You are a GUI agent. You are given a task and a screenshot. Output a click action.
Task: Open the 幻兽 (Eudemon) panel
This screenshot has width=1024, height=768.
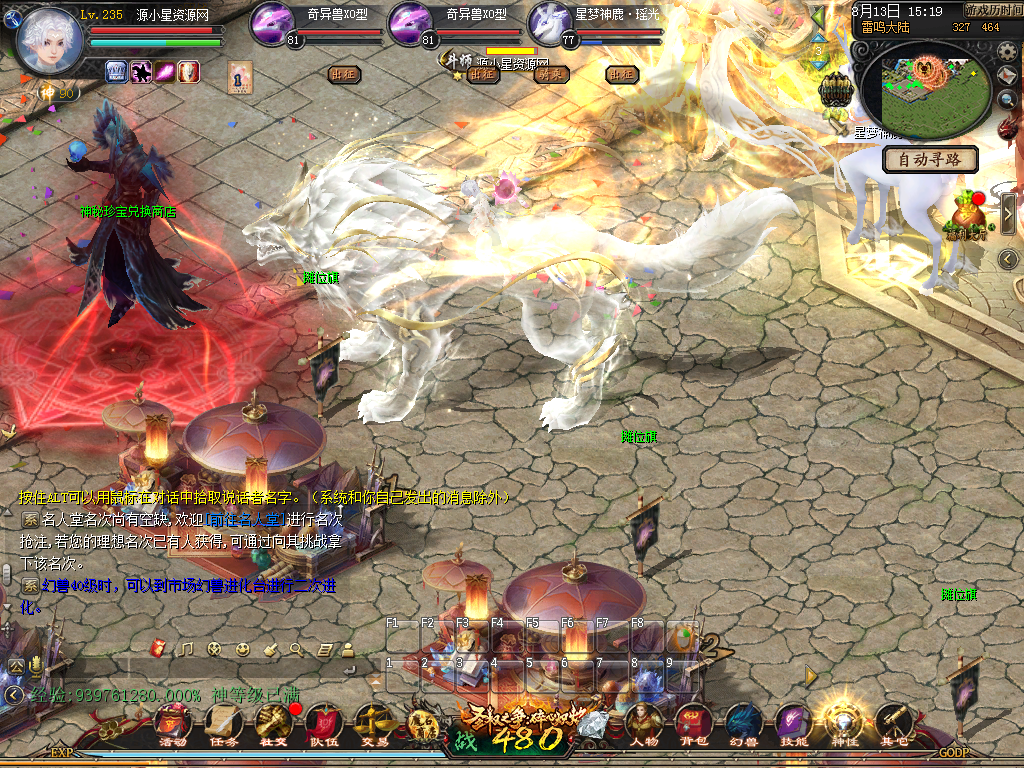tap(742, 724)
